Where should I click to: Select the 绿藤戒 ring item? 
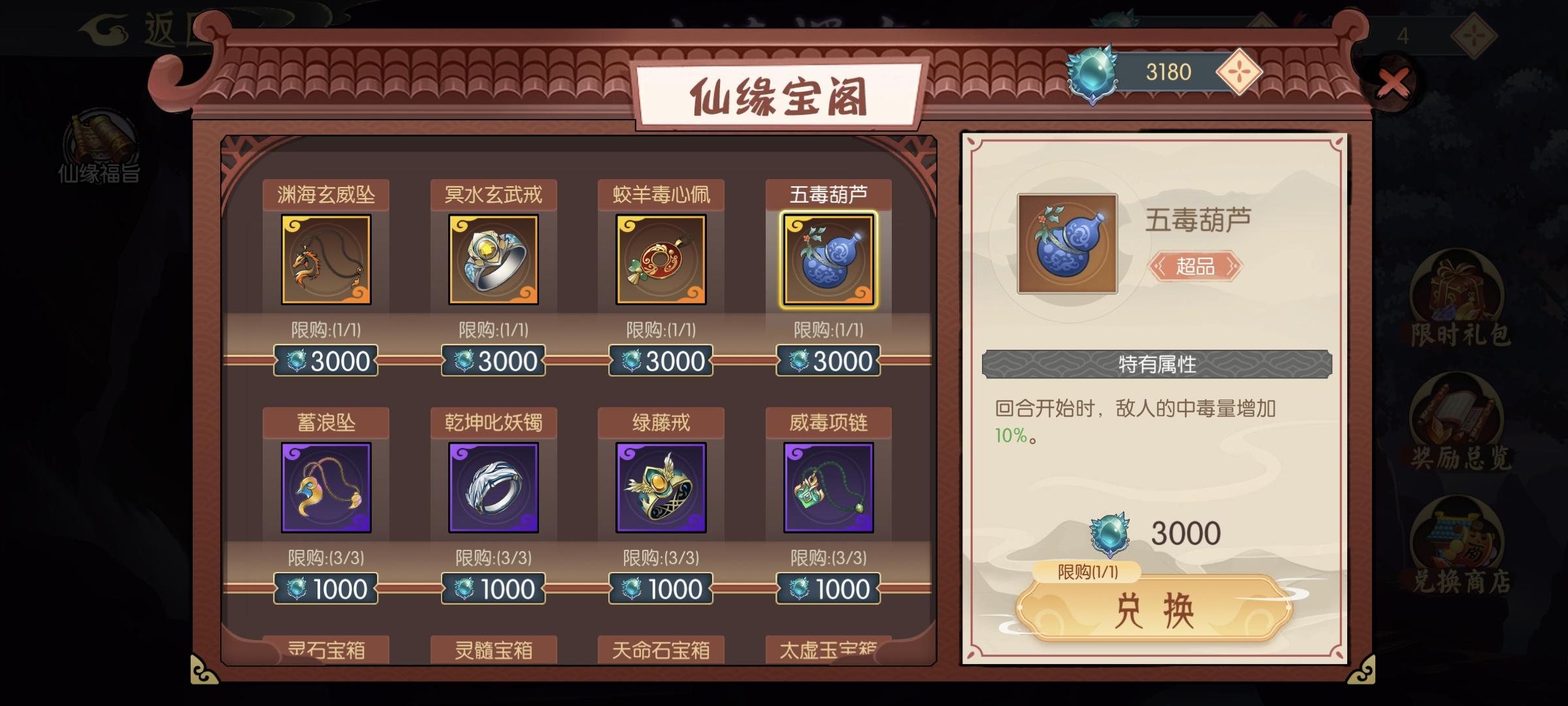(x=661, y=487)
